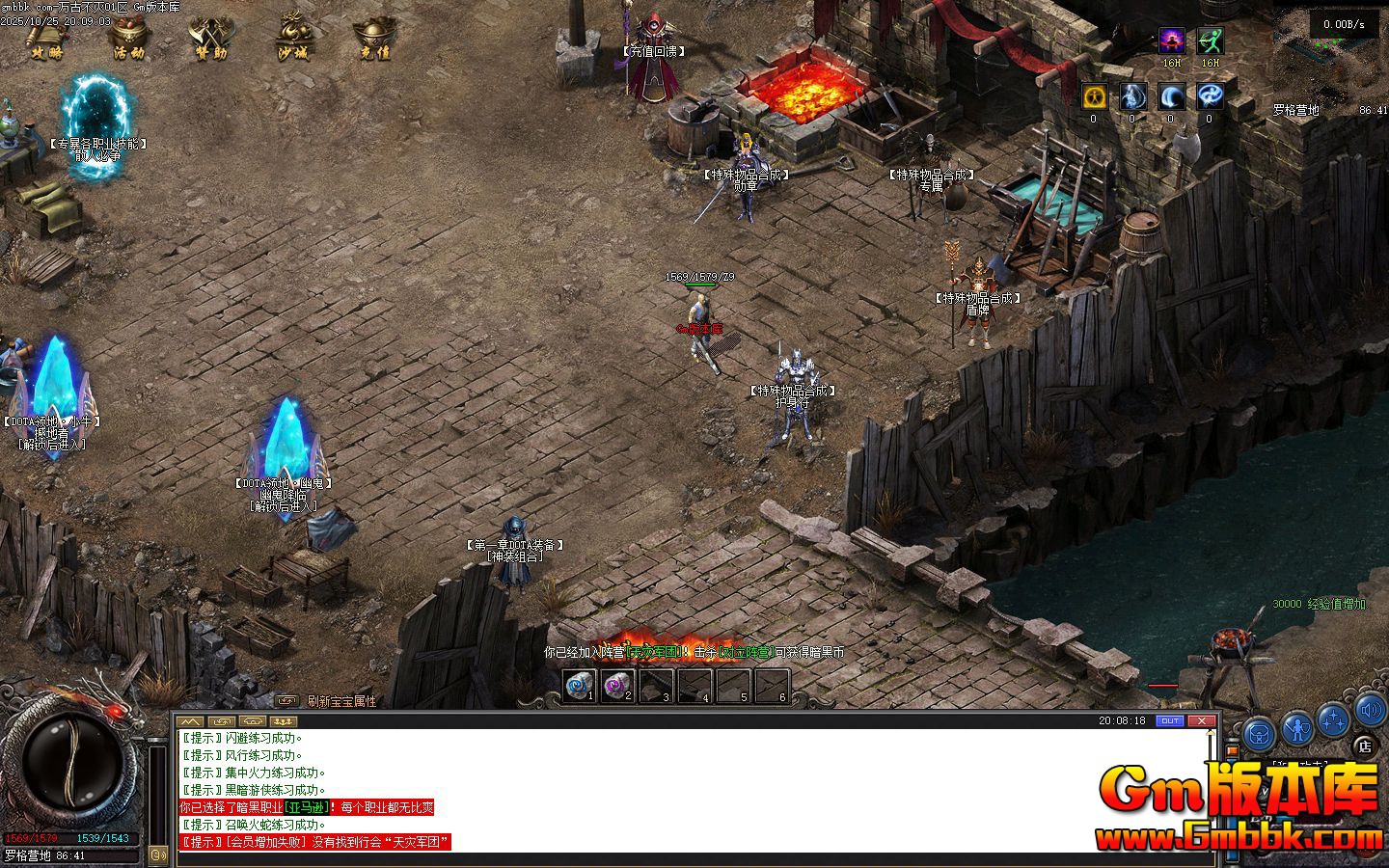Open the bag with the backpack button
The height and width of the screenshot is (868, 1389).
[1259, 735]
